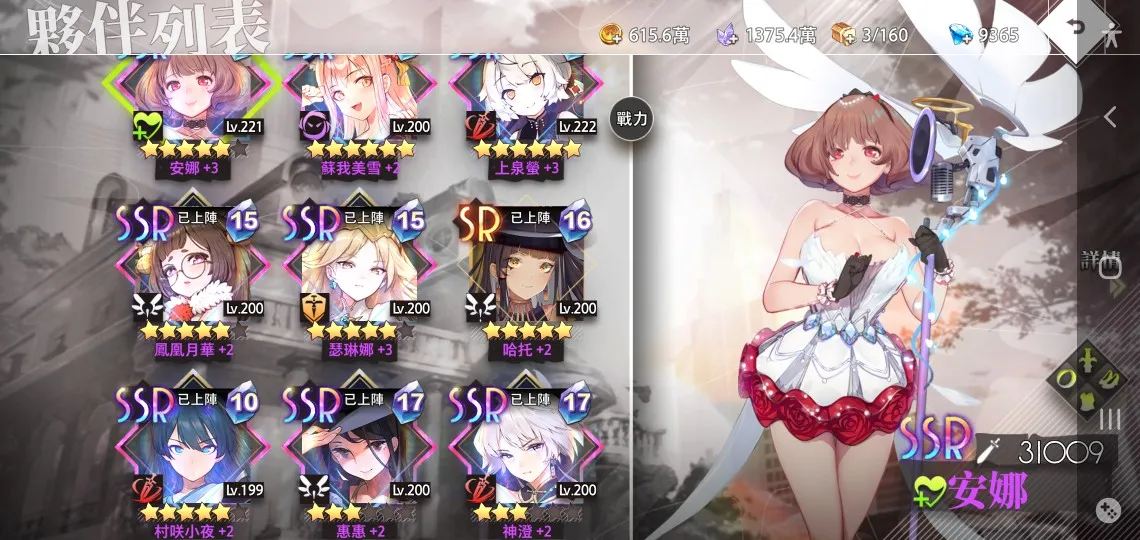Viewport: 1140px width, 540px height.
Task: Add gold coins via the coin icon
Action: pos(611,36)
